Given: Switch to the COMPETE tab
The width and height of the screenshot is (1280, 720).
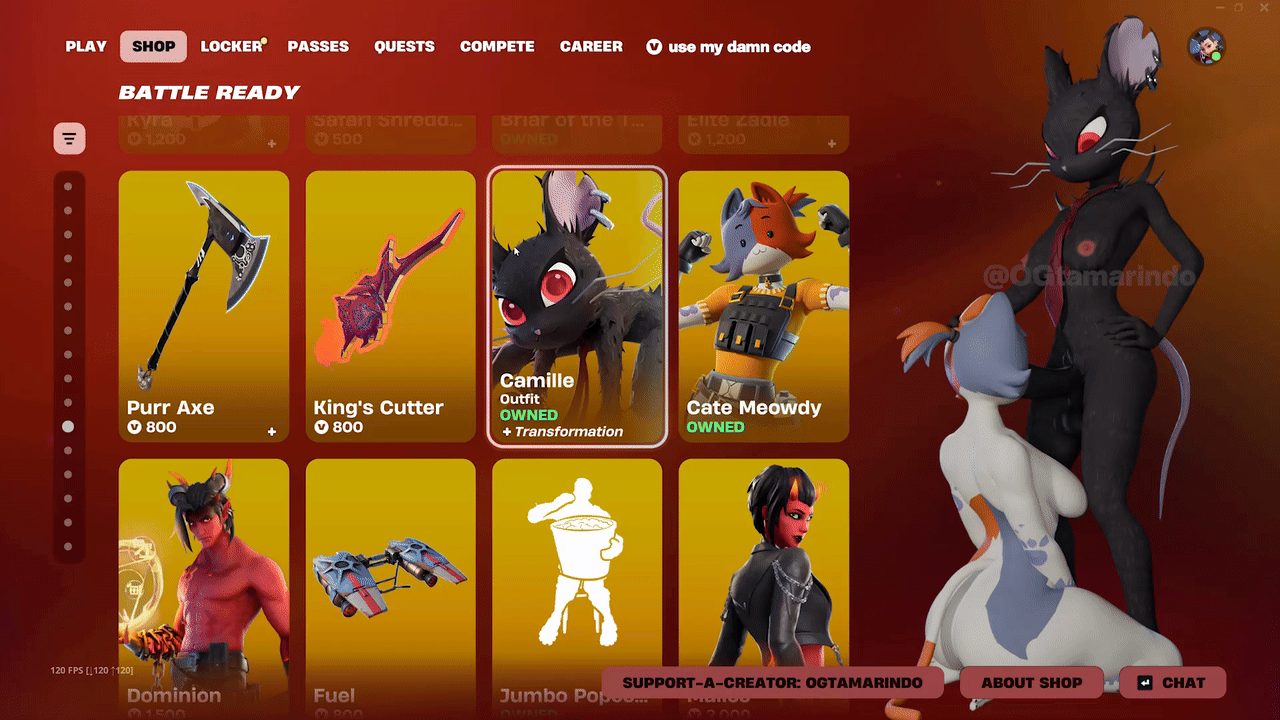Looking at the screenshot, I should coord(497,46).
